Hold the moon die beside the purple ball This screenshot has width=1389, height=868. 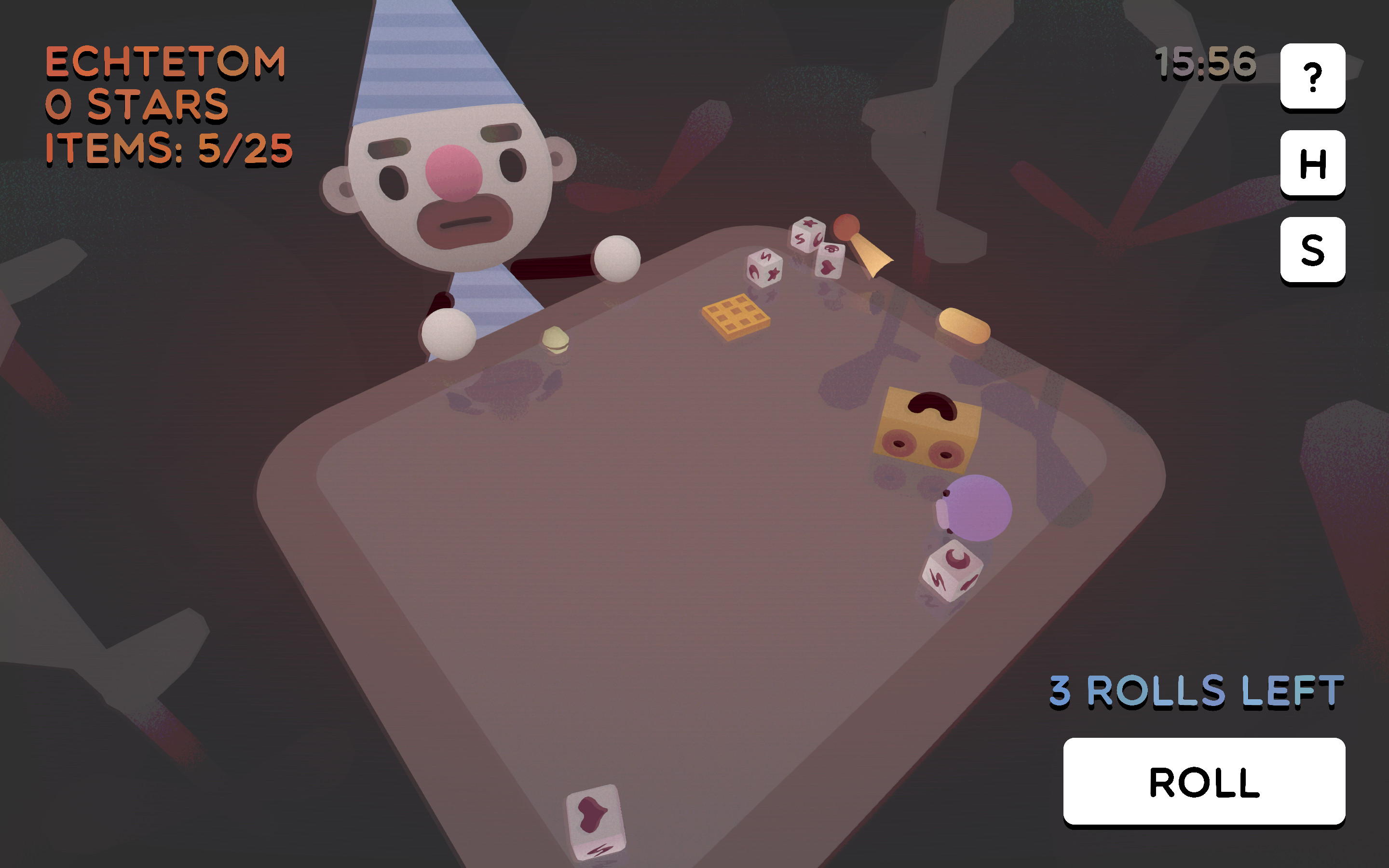tap(954, 569)
